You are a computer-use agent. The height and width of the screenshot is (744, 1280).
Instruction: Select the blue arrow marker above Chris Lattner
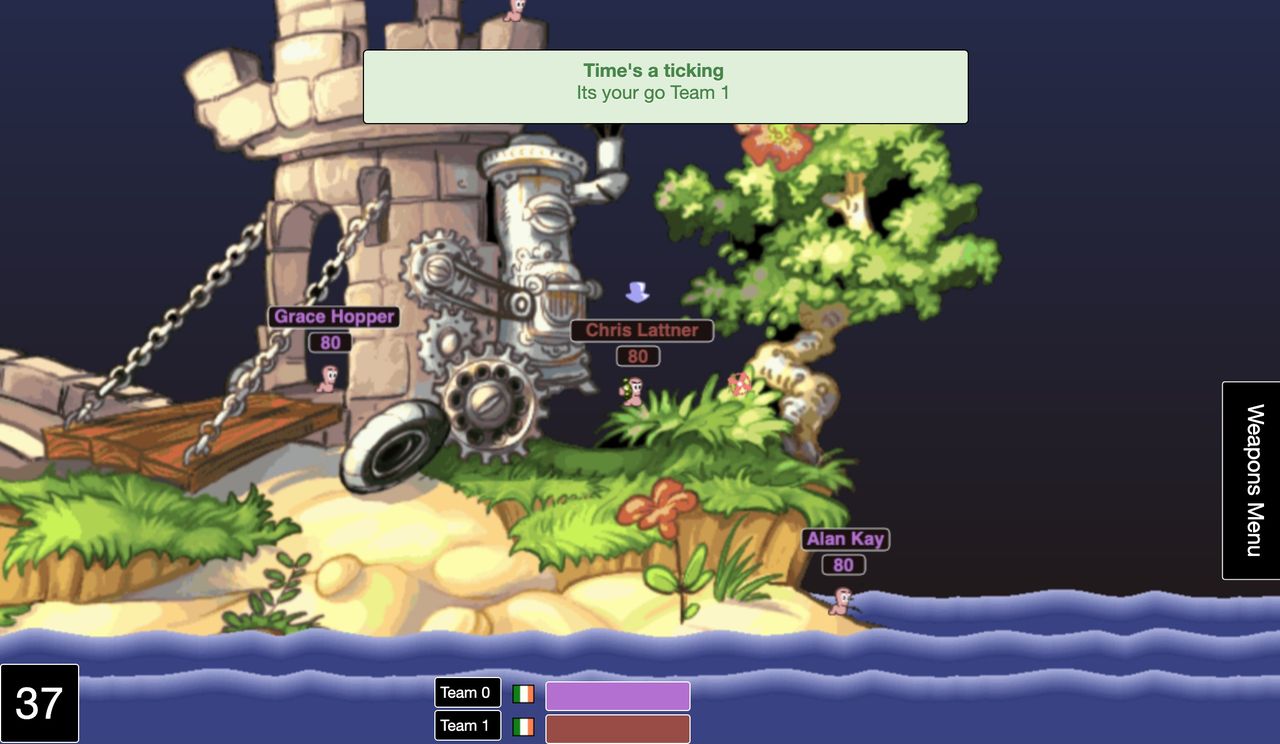(x=637, y=292)
